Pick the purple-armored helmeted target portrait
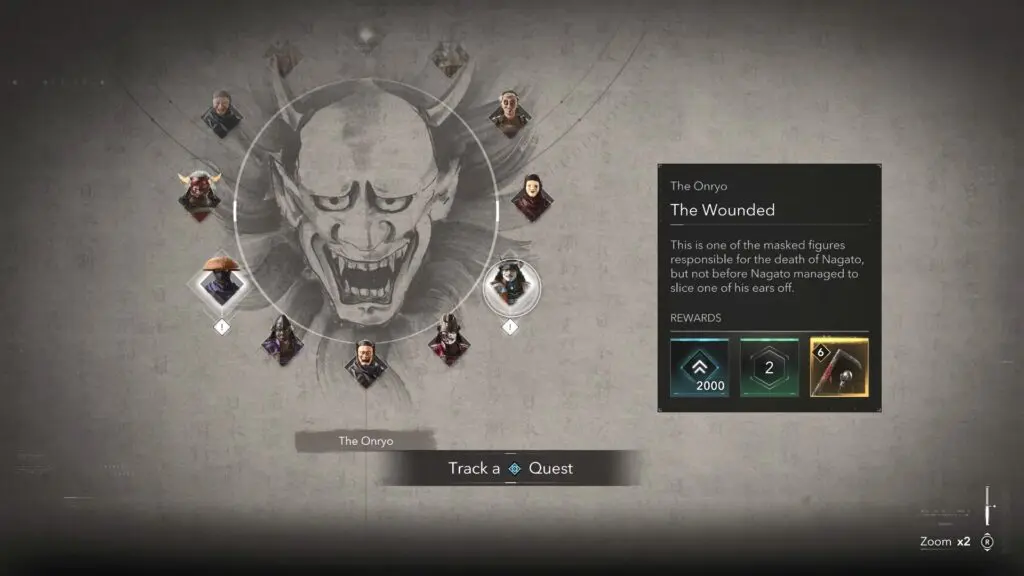1024x576 pixels. (280, 338)
